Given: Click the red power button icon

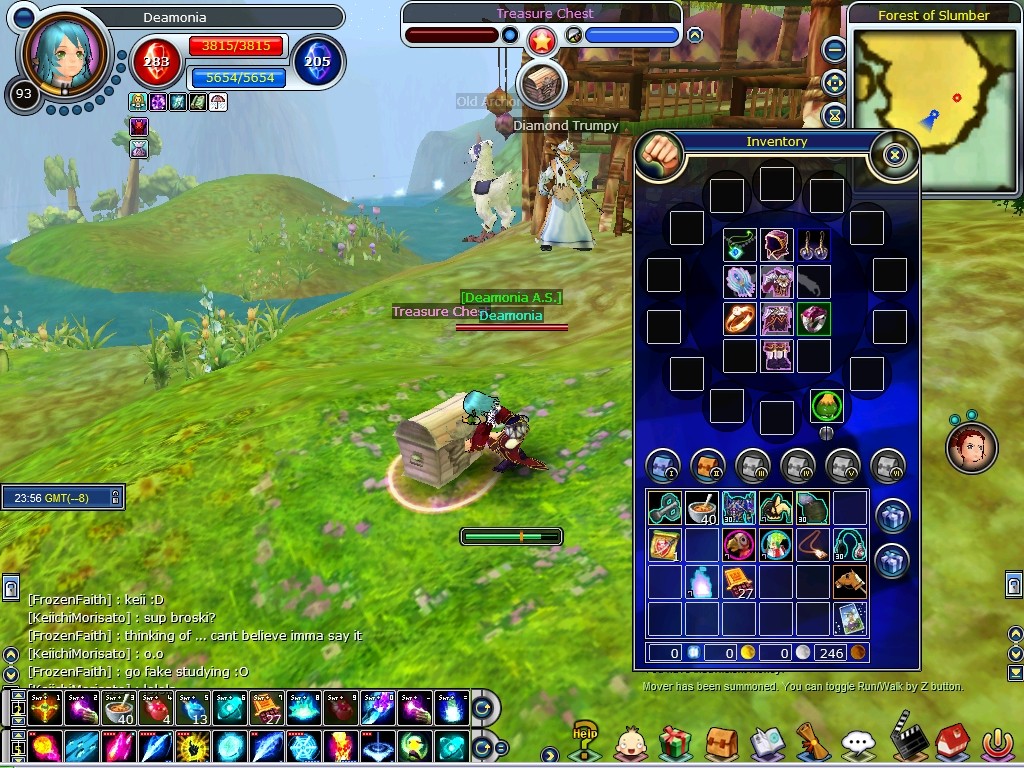Looking at the screenshot, I should (x=996, y=743).
